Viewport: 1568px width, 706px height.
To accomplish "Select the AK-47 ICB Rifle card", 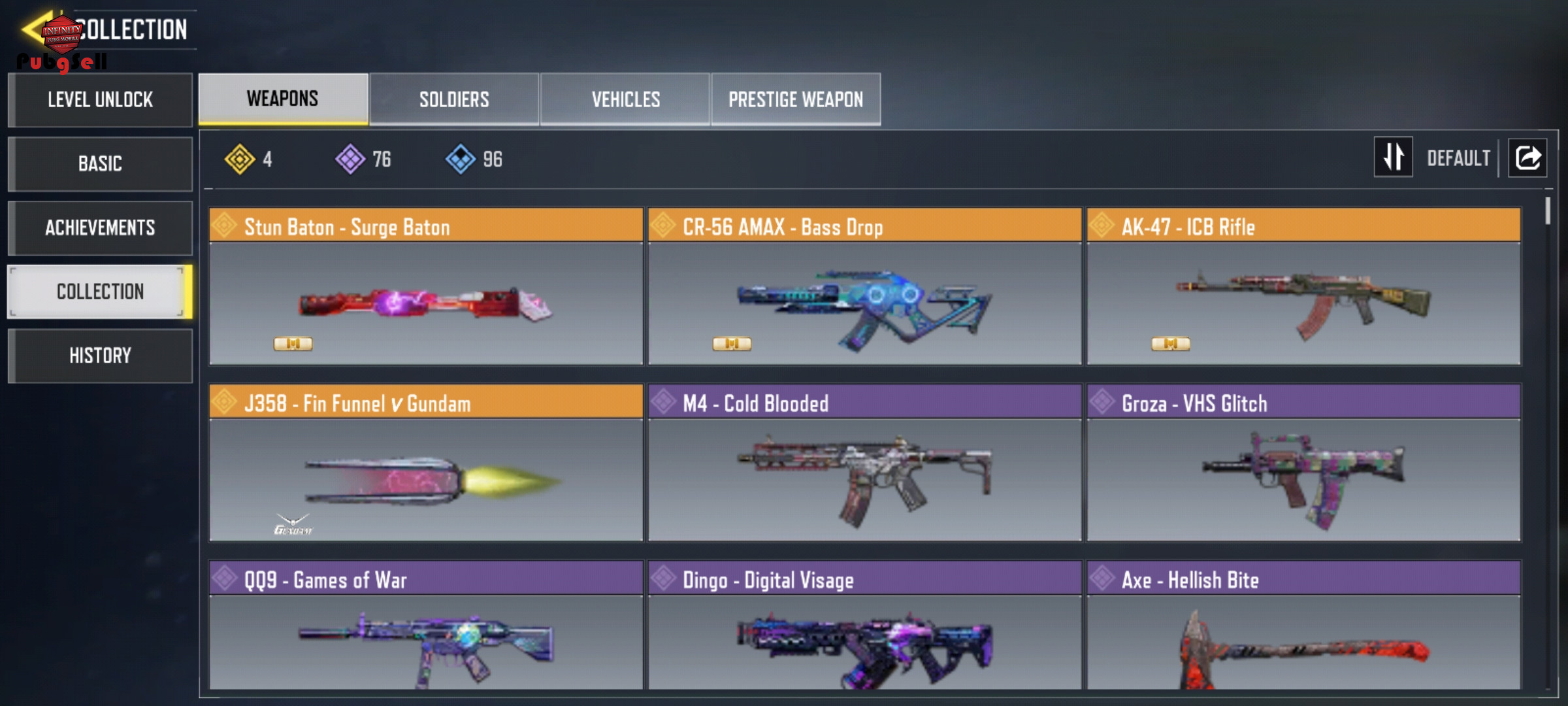I will 1303,286.
